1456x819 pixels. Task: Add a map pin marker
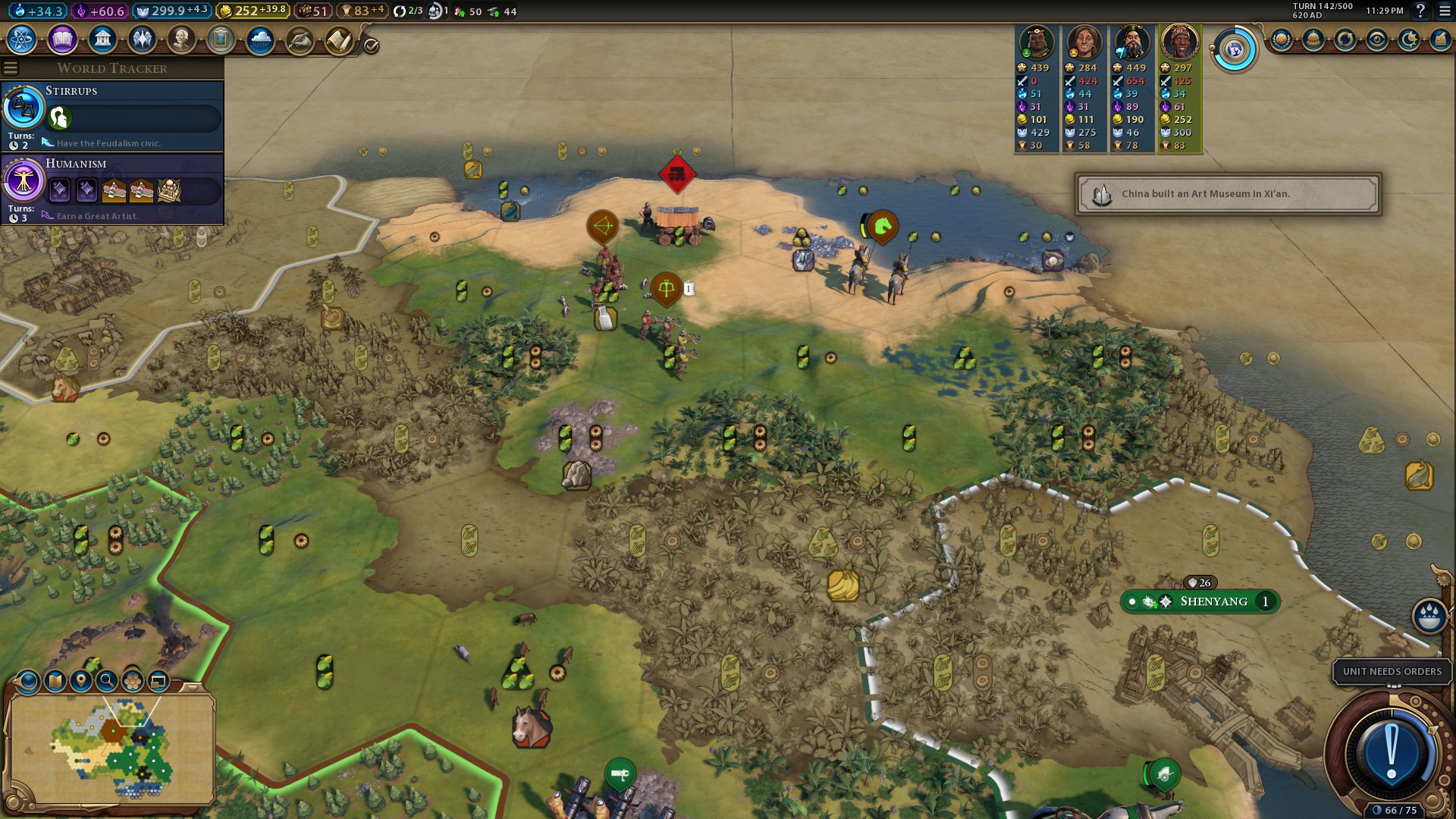click(x=81, y=681)
